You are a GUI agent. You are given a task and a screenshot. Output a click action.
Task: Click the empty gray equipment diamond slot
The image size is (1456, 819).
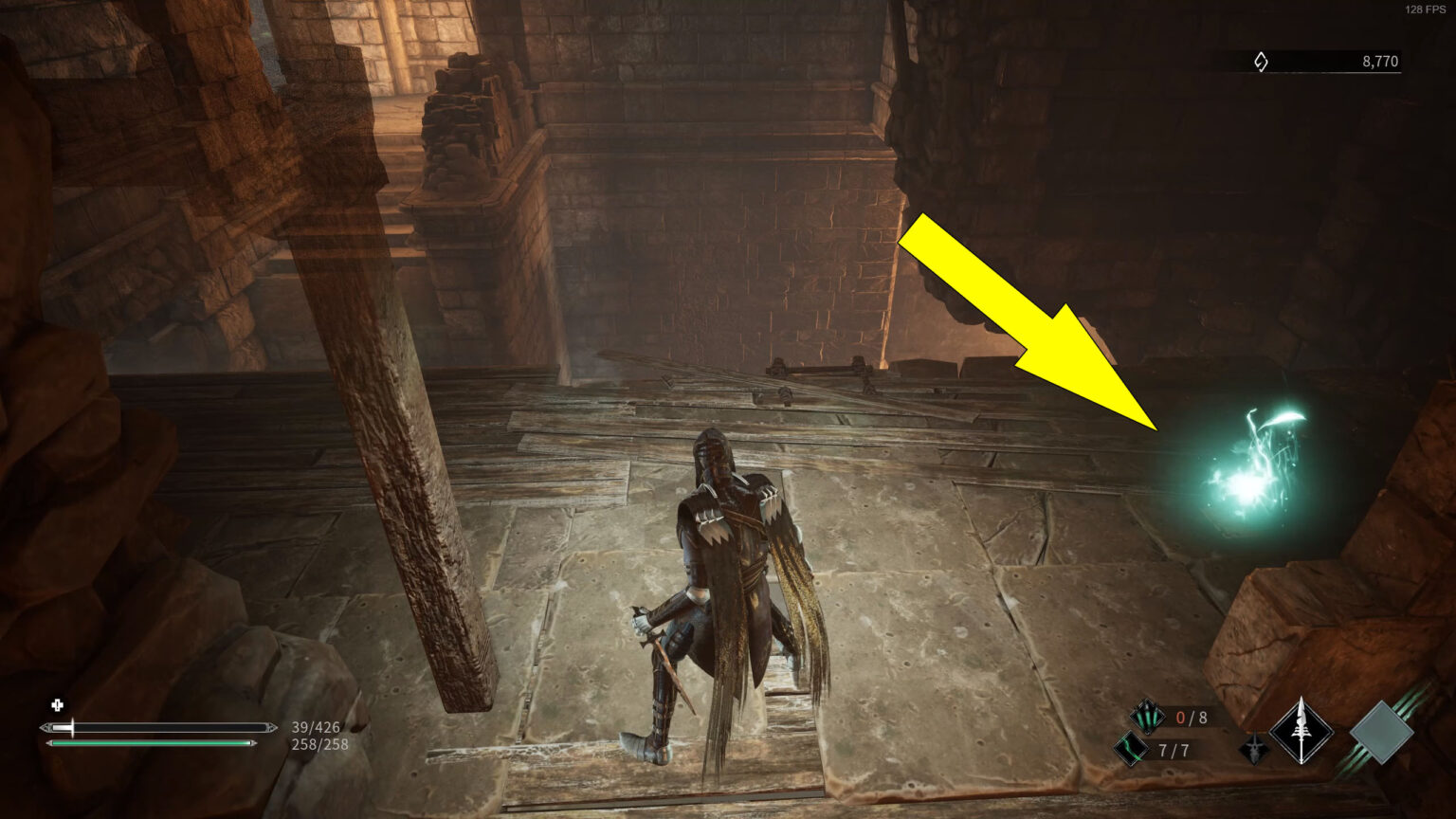pos(1382,731)
